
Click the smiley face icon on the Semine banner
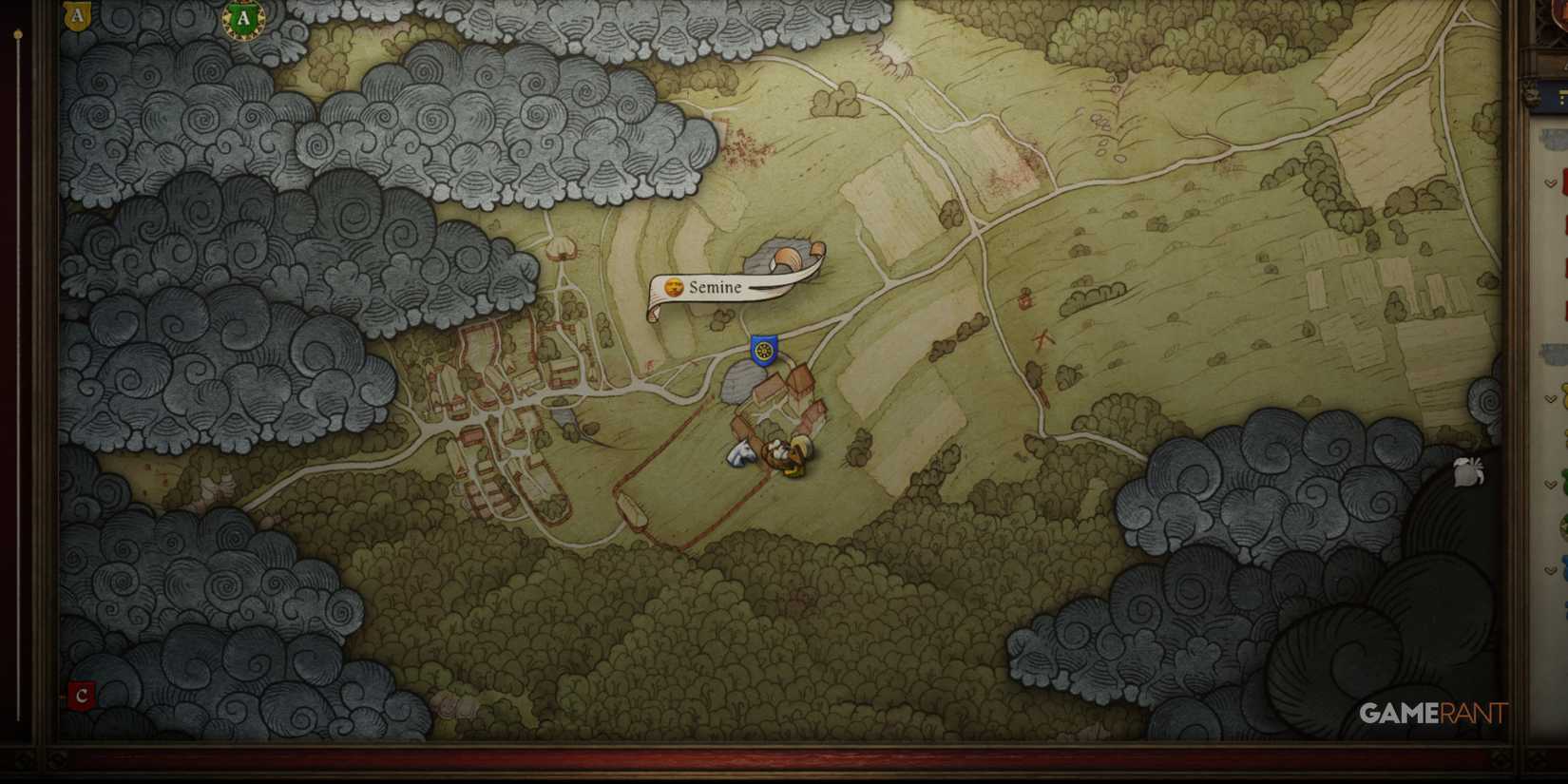673,285
